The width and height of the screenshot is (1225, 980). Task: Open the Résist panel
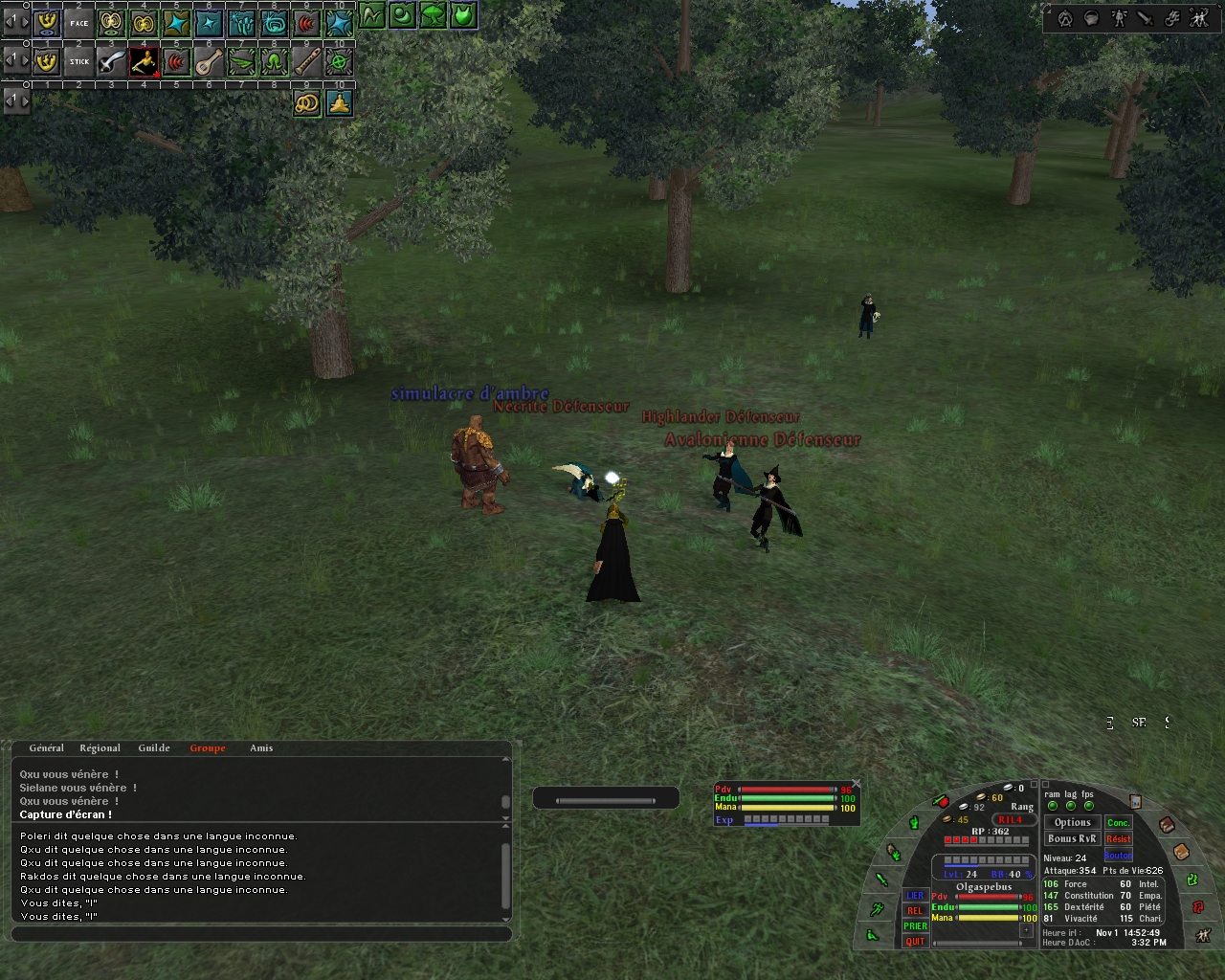click(1118, 839)
